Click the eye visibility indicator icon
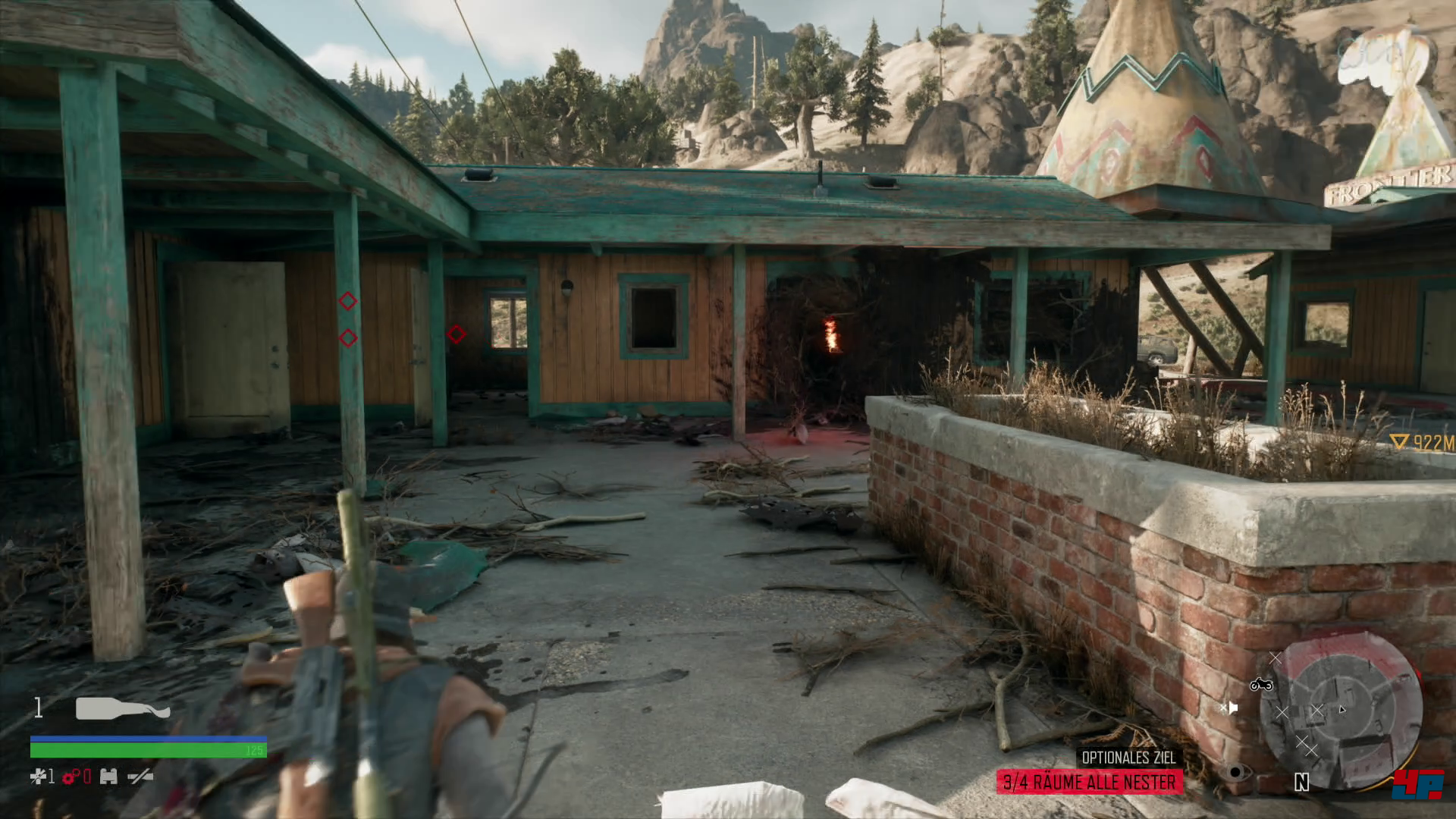Screen dimensions: 1456x819 coord(1236,773)
